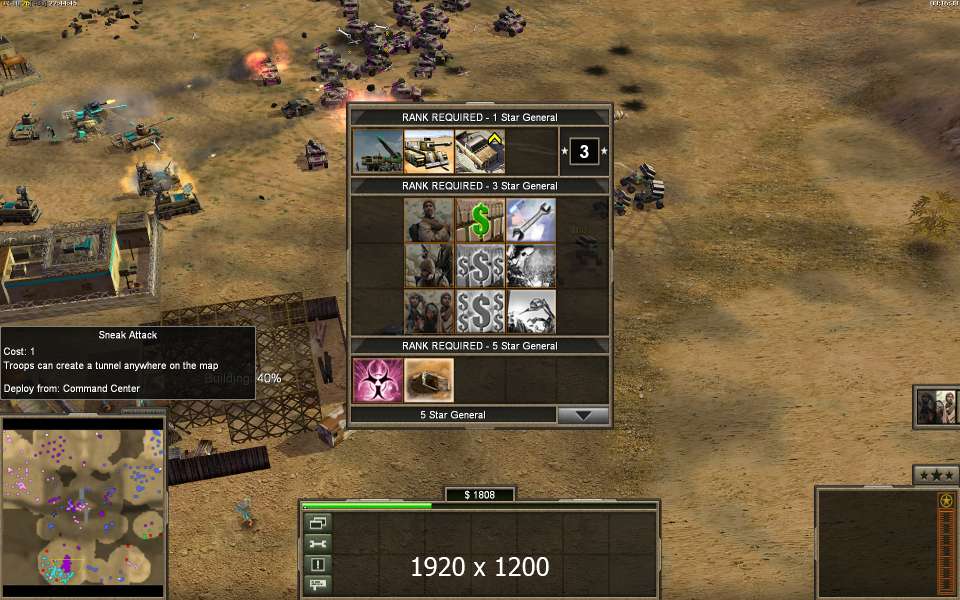Close the generals powers panel with the arrow button

point(583,415)
